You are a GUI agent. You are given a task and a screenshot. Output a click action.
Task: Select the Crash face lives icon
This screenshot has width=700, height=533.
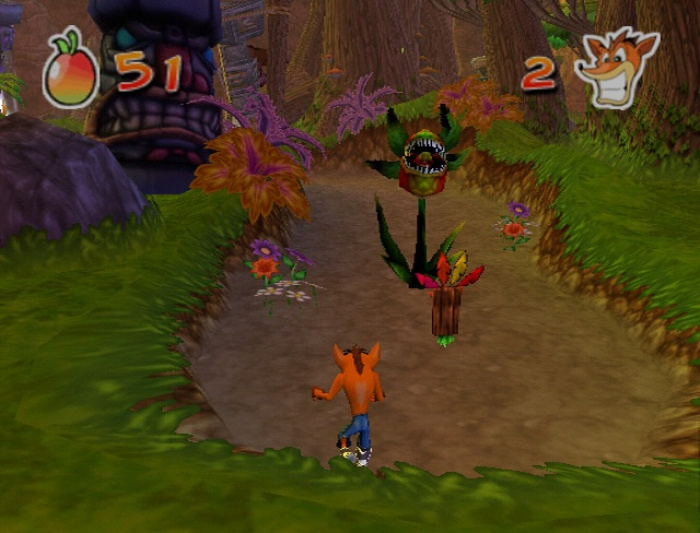point(617,69)
